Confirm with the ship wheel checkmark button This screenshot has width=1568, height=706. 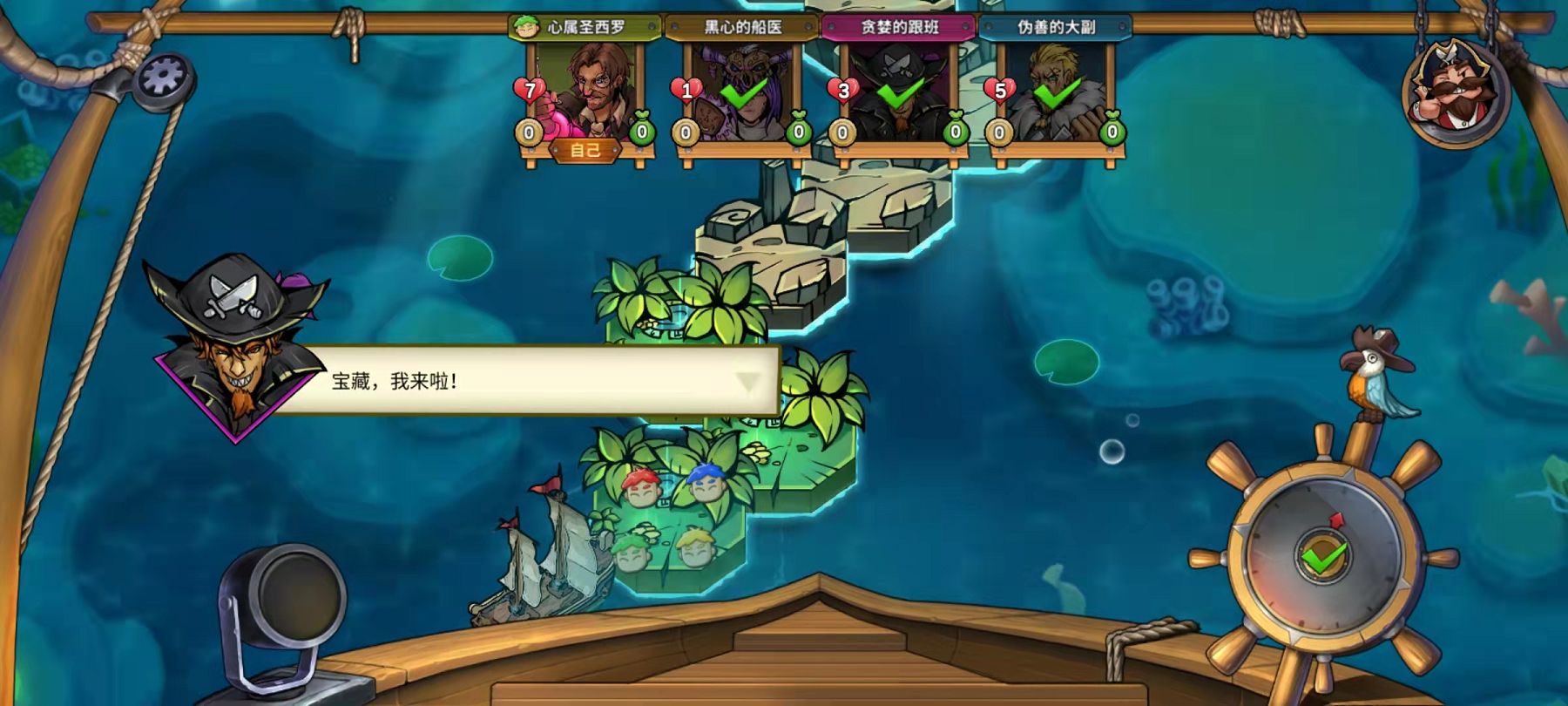tap(1323, 556)
